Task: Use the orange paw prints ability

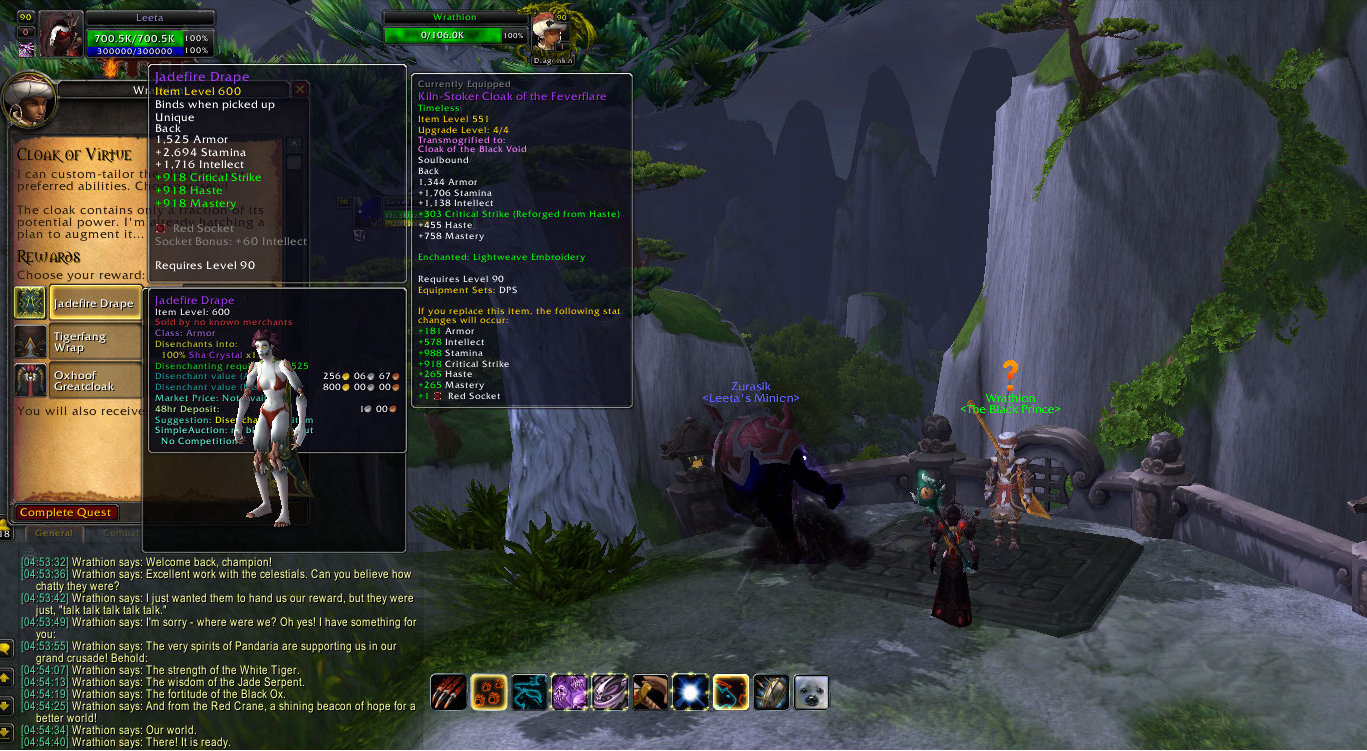Action: (x=489, y=692)
